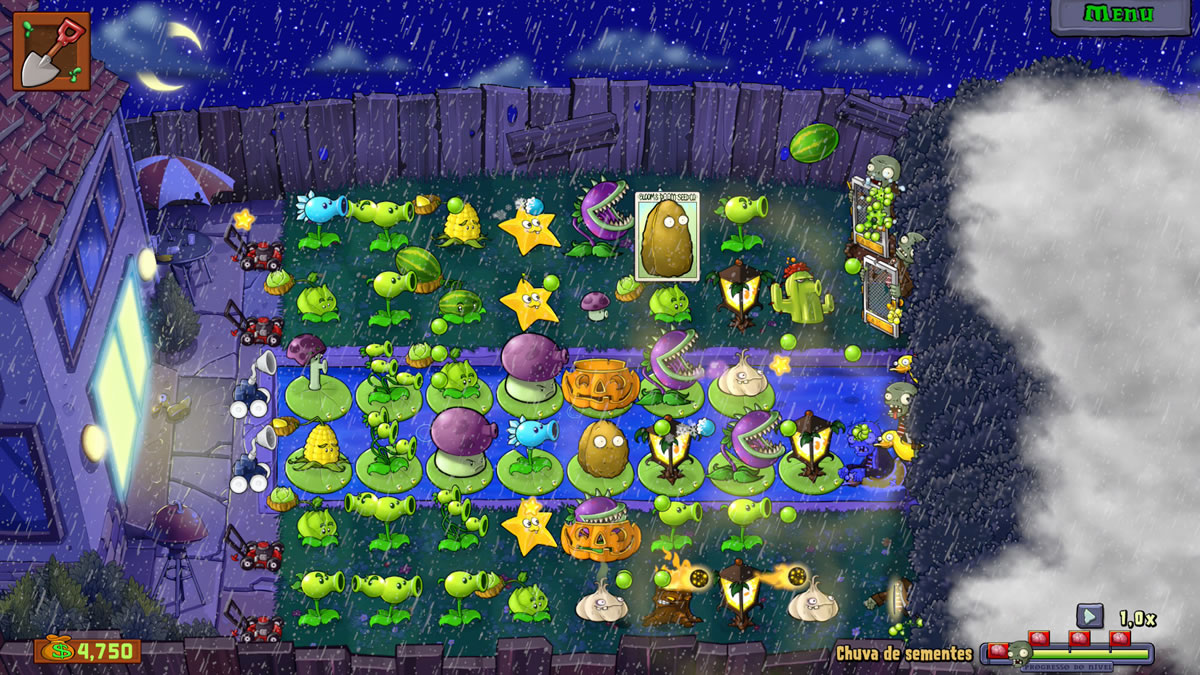Toggle the game speed play button
The width and height of the screenshot is (1200, 675).
click(1089, 616)
